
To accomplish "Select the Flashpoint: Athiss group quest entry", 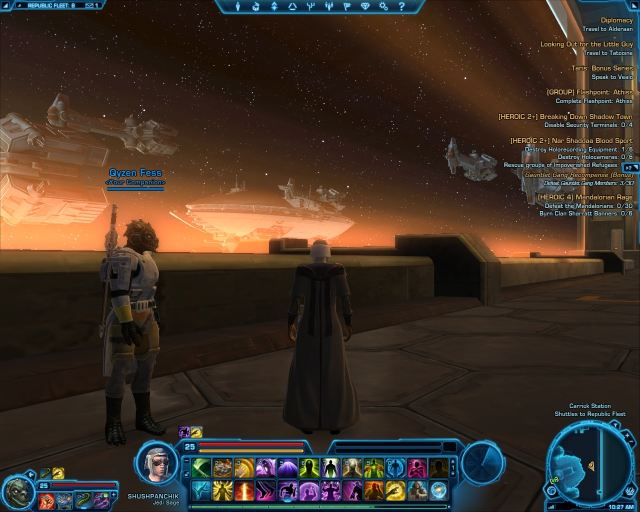I will click(x=589, y=92).
